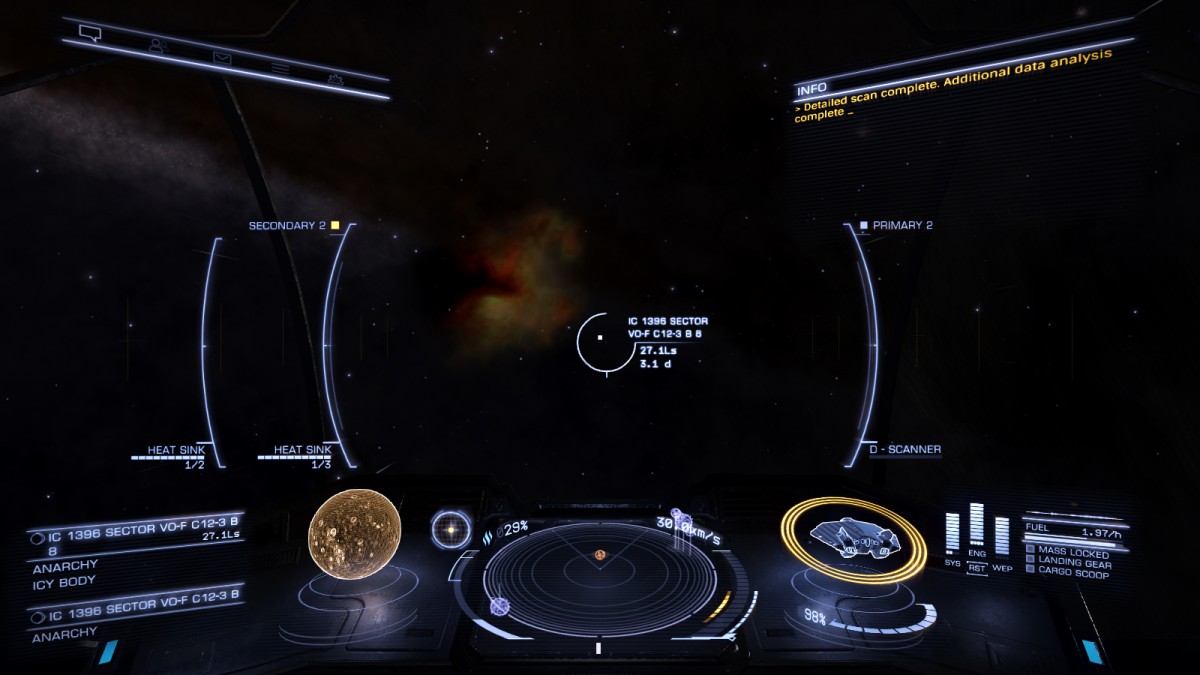Select the ENG power distributor bar
The image size is (1200, 675).
(x=976, y=528)
